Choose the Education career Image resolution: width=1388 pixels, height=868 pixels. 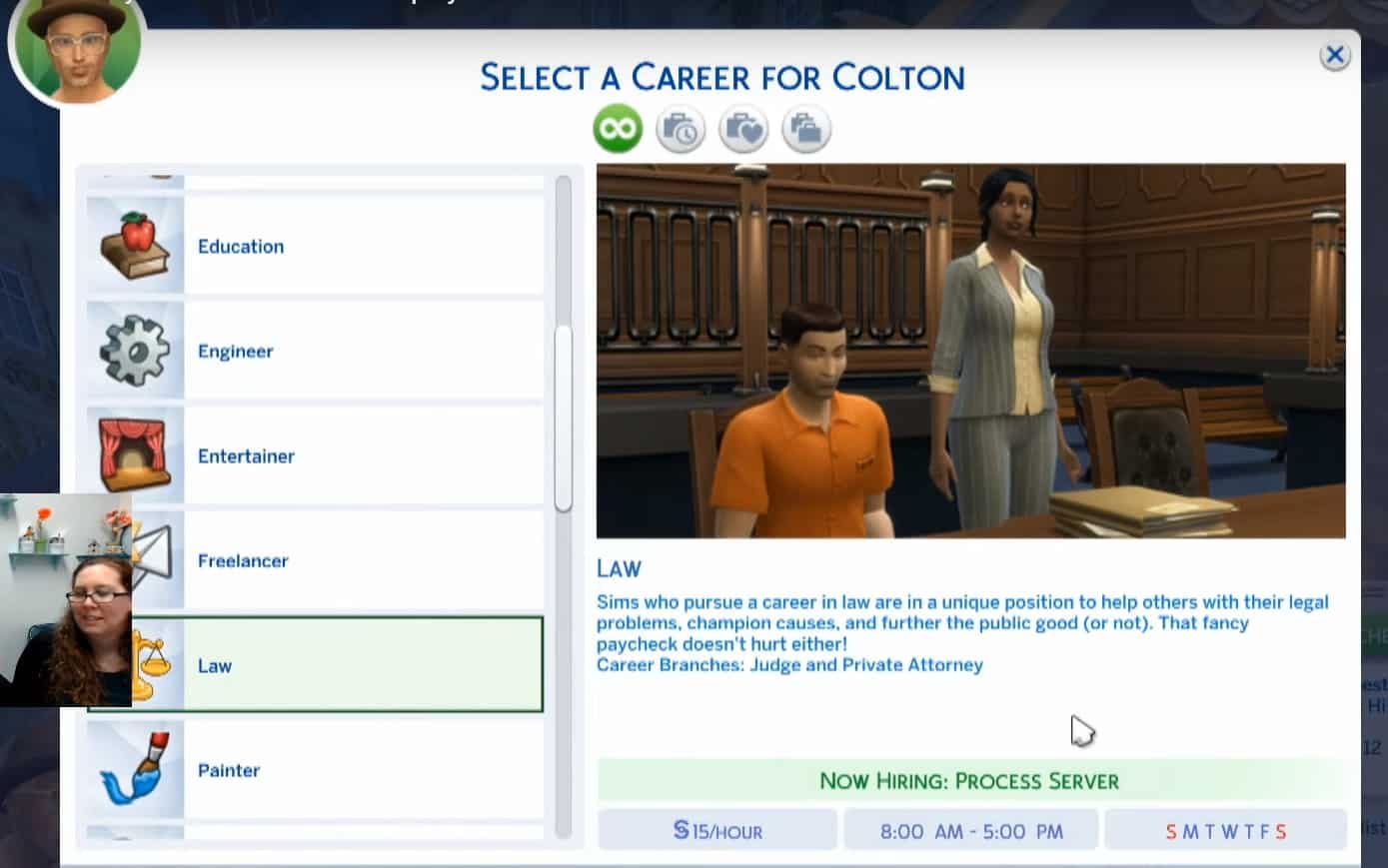pyautogui.click(x=315, y=247)
